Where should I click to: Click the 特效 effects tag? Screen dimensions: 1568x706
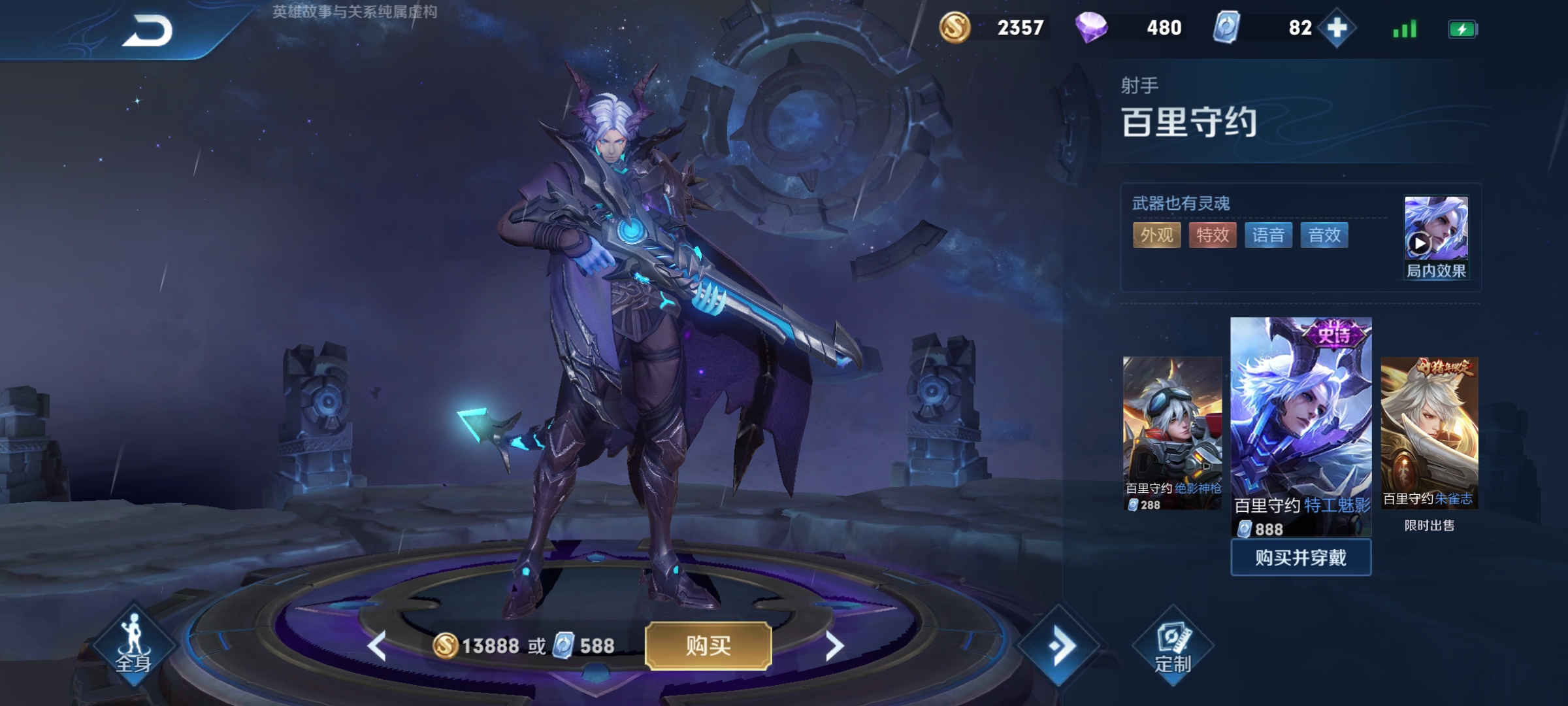[x=1213, y=235]
